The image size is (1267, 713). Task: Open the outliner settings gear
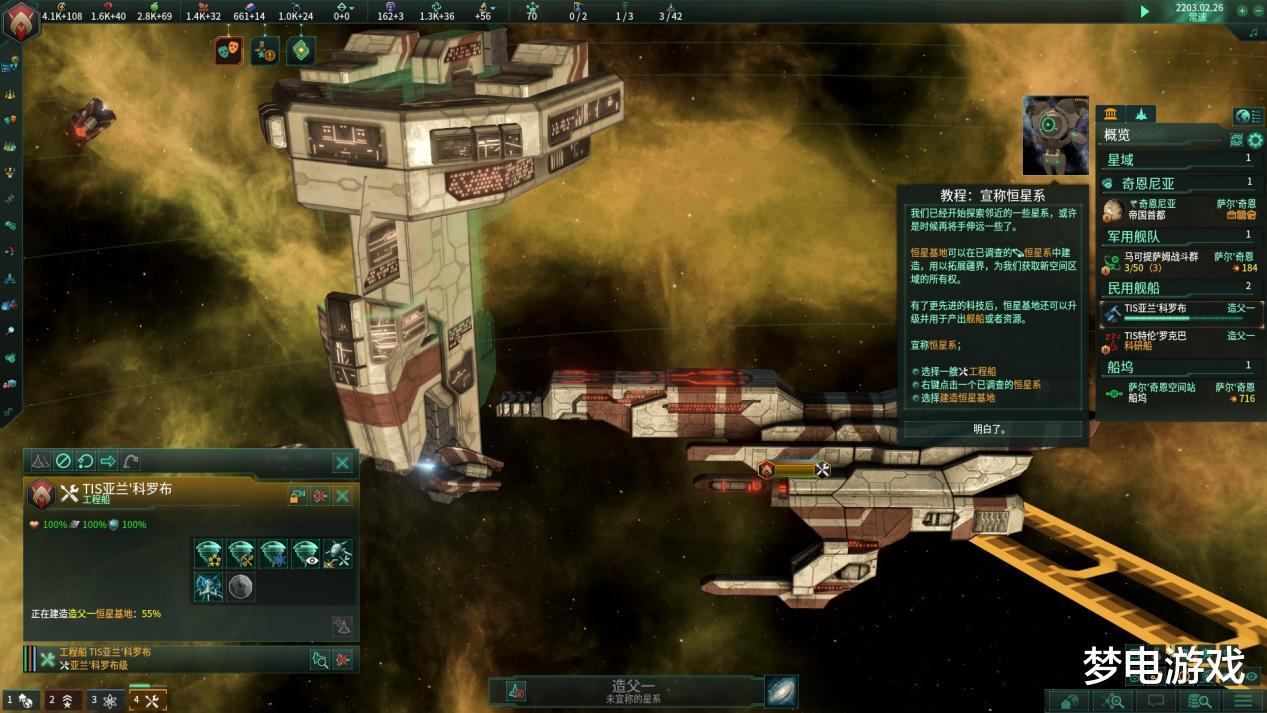click(1255, 140)
